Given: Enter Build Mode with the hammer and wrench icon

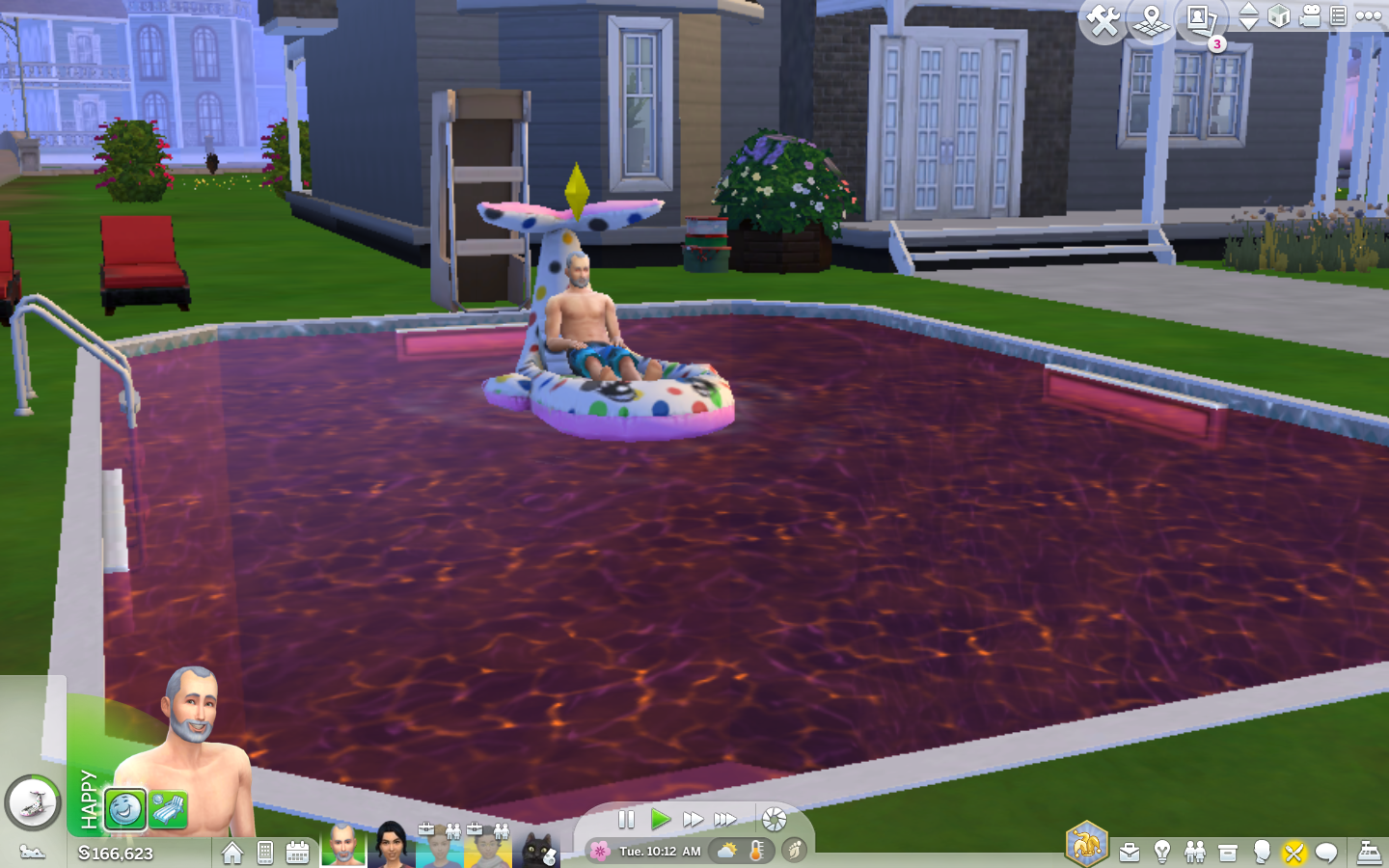Looking at the screenshot, I should pos(1105,17).
